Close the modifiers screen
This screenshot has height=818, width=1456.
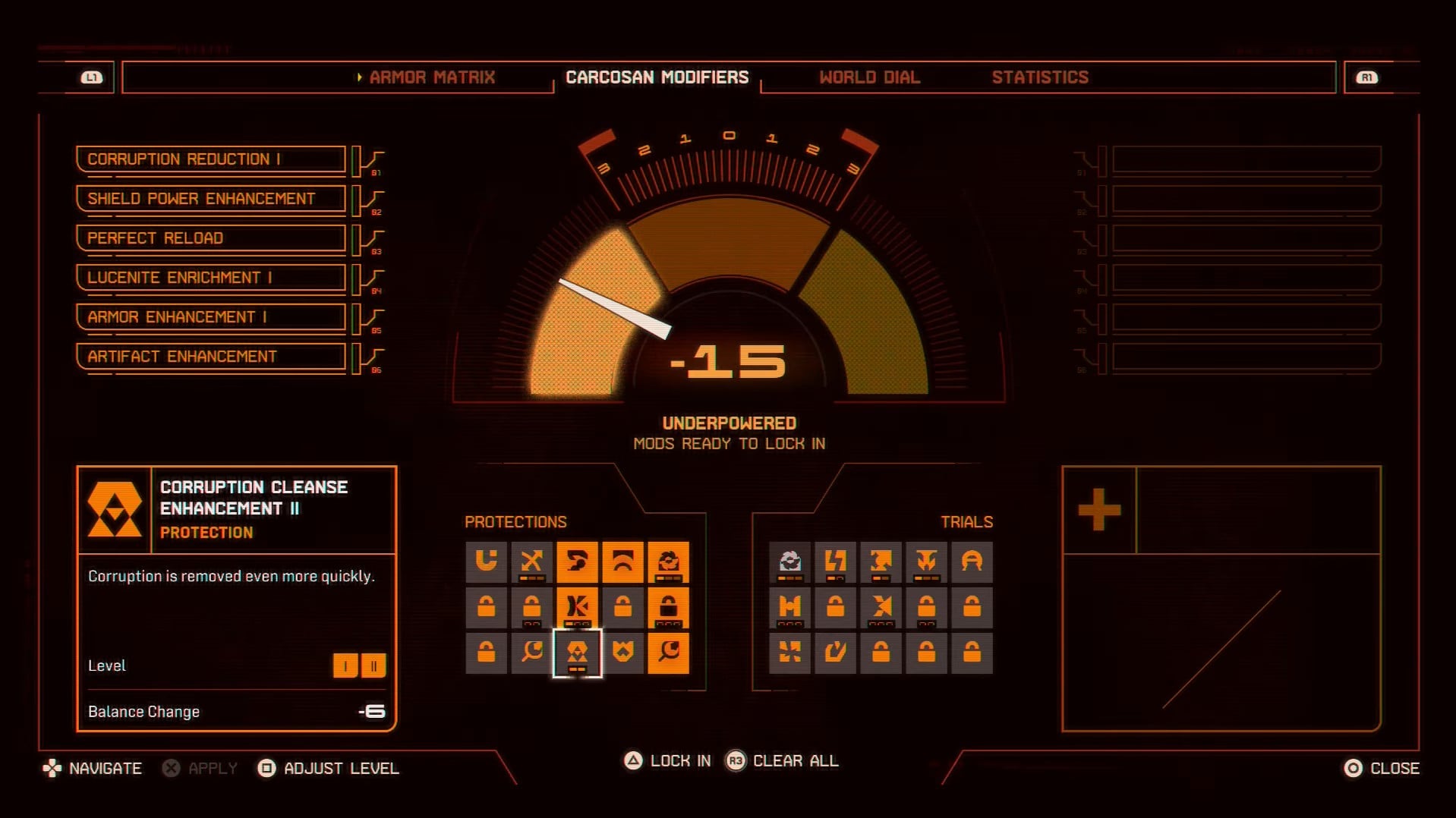[1382, 769]
